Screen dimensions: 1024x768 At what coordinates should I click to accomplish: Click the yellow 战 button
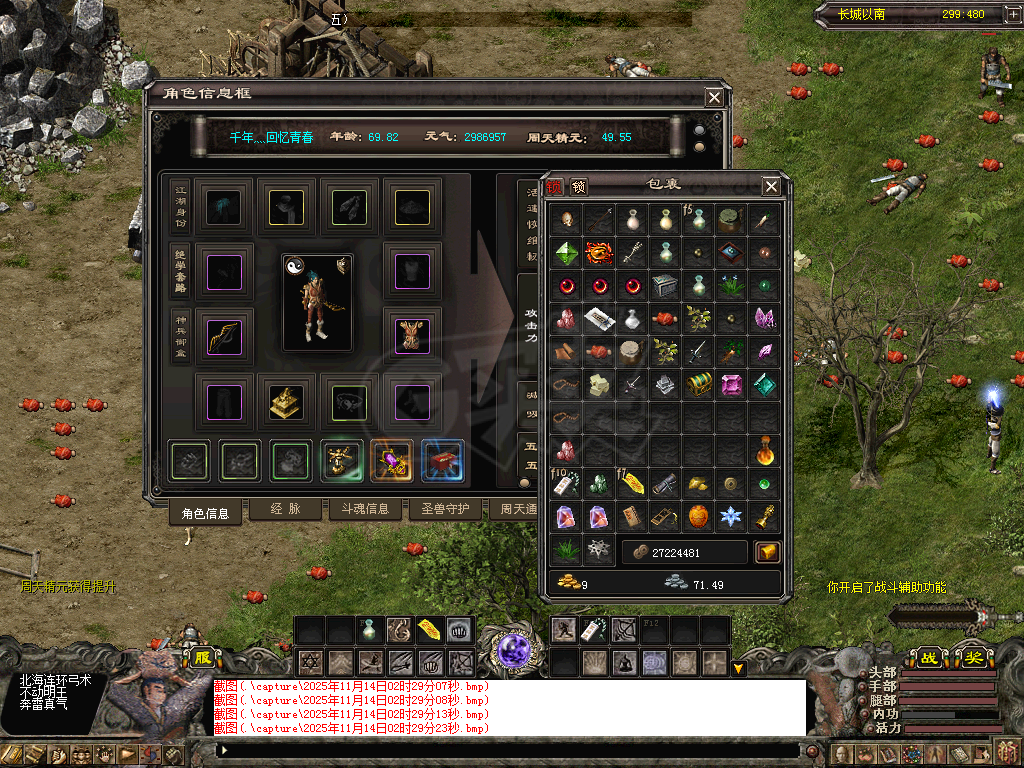(929, 659)
